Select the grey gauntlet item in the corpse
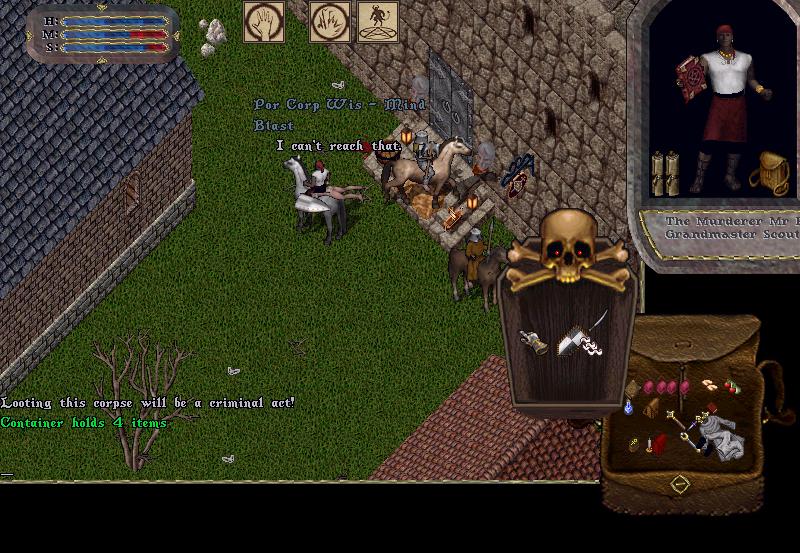 [x=533, y=342]
